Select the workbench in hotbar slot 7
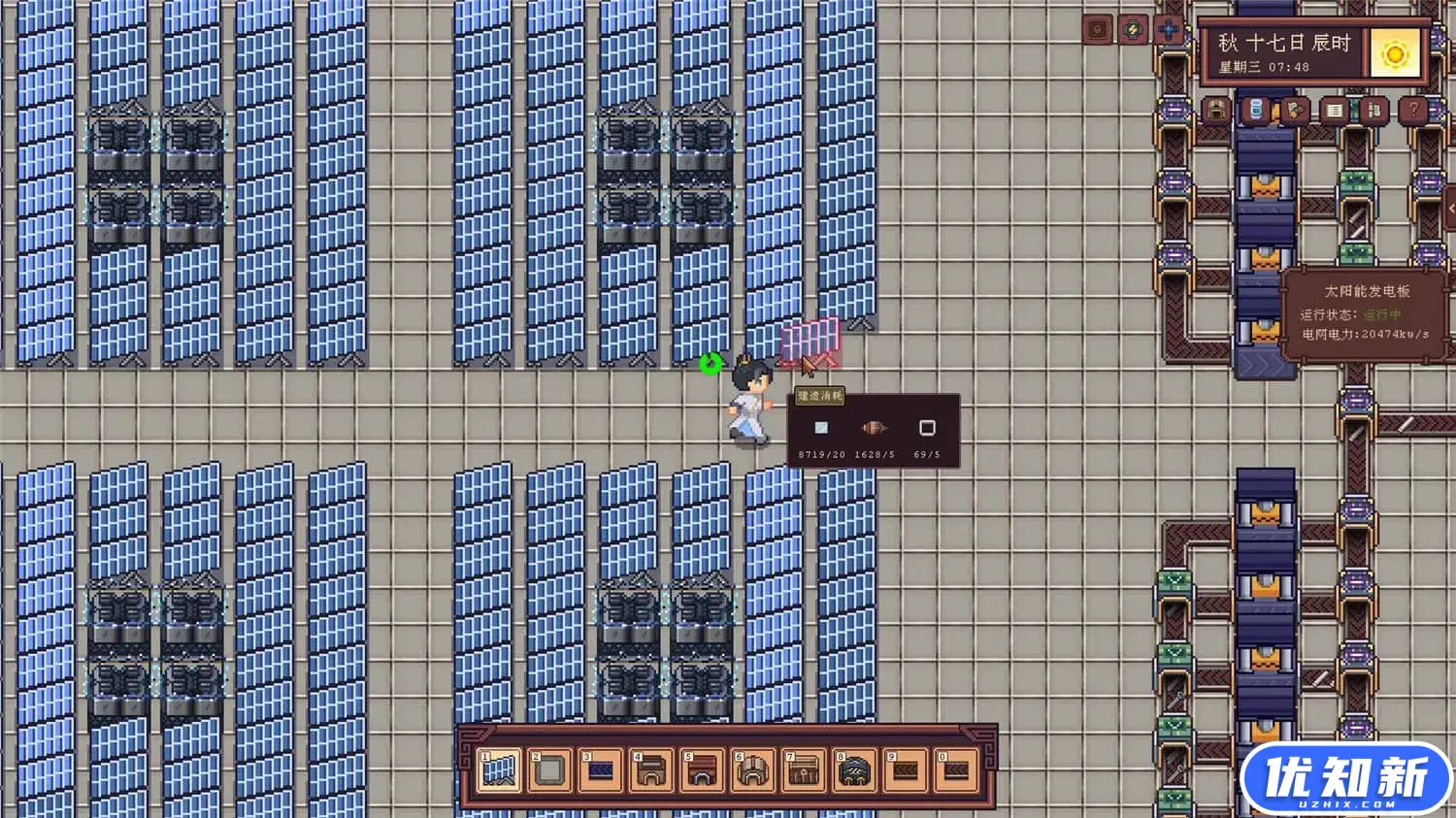 point(804,771)
